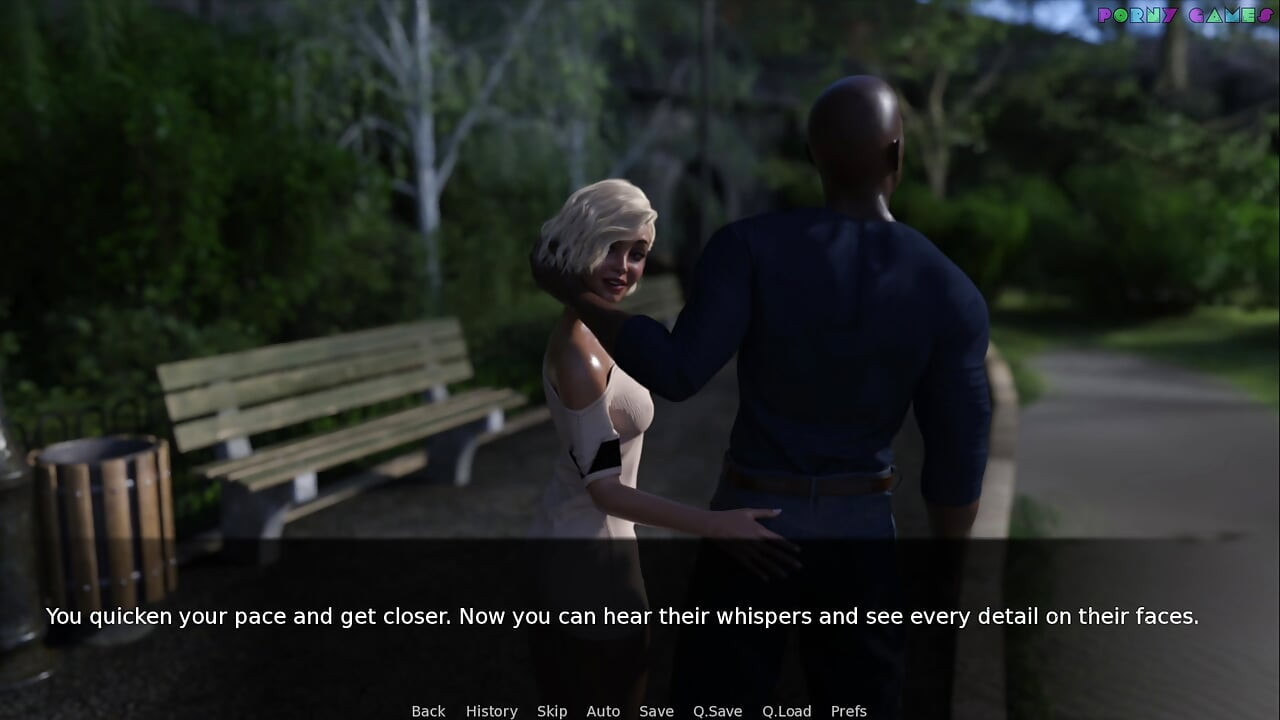Image resolution: width=1280 pixels, height=720 pixels.
Task: Activate Skip in the quick menu
Action: click(552, 711)
